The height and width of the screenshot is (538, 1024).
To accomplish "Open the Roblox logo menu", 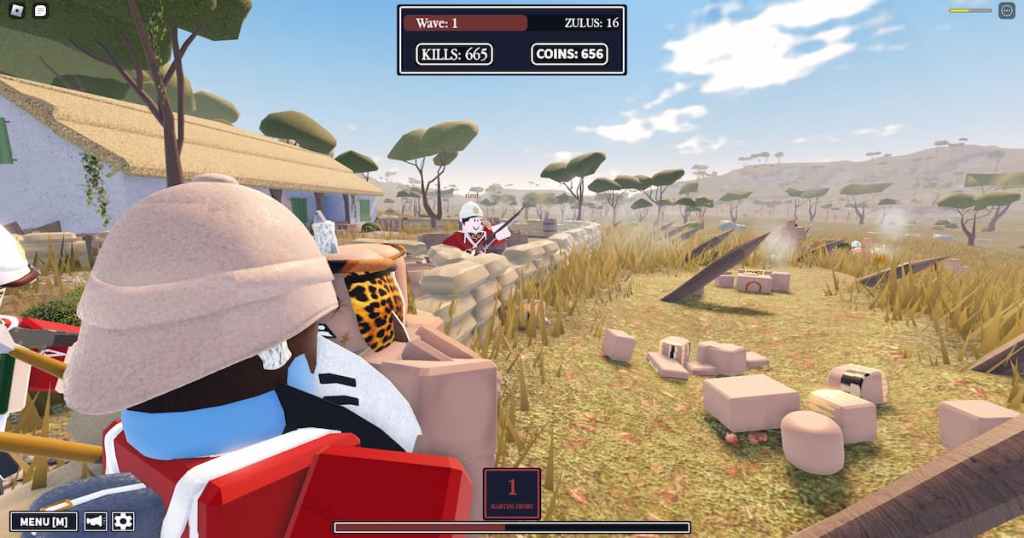I will (15, 11).
